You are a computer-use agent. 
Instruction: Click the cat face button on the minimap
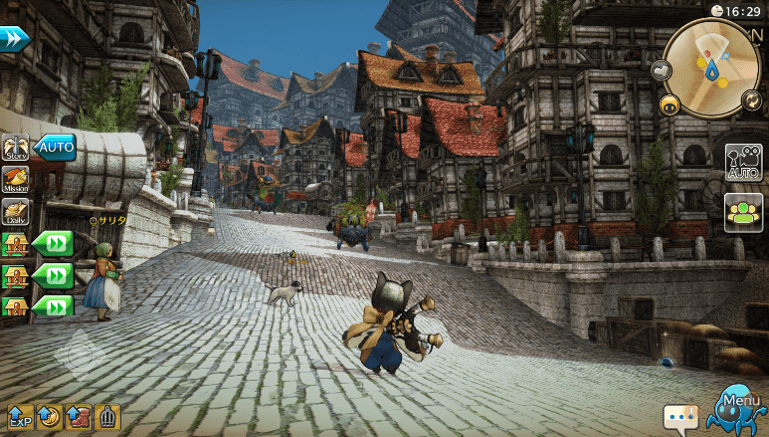pyautogui.click(x=669, y=103)
